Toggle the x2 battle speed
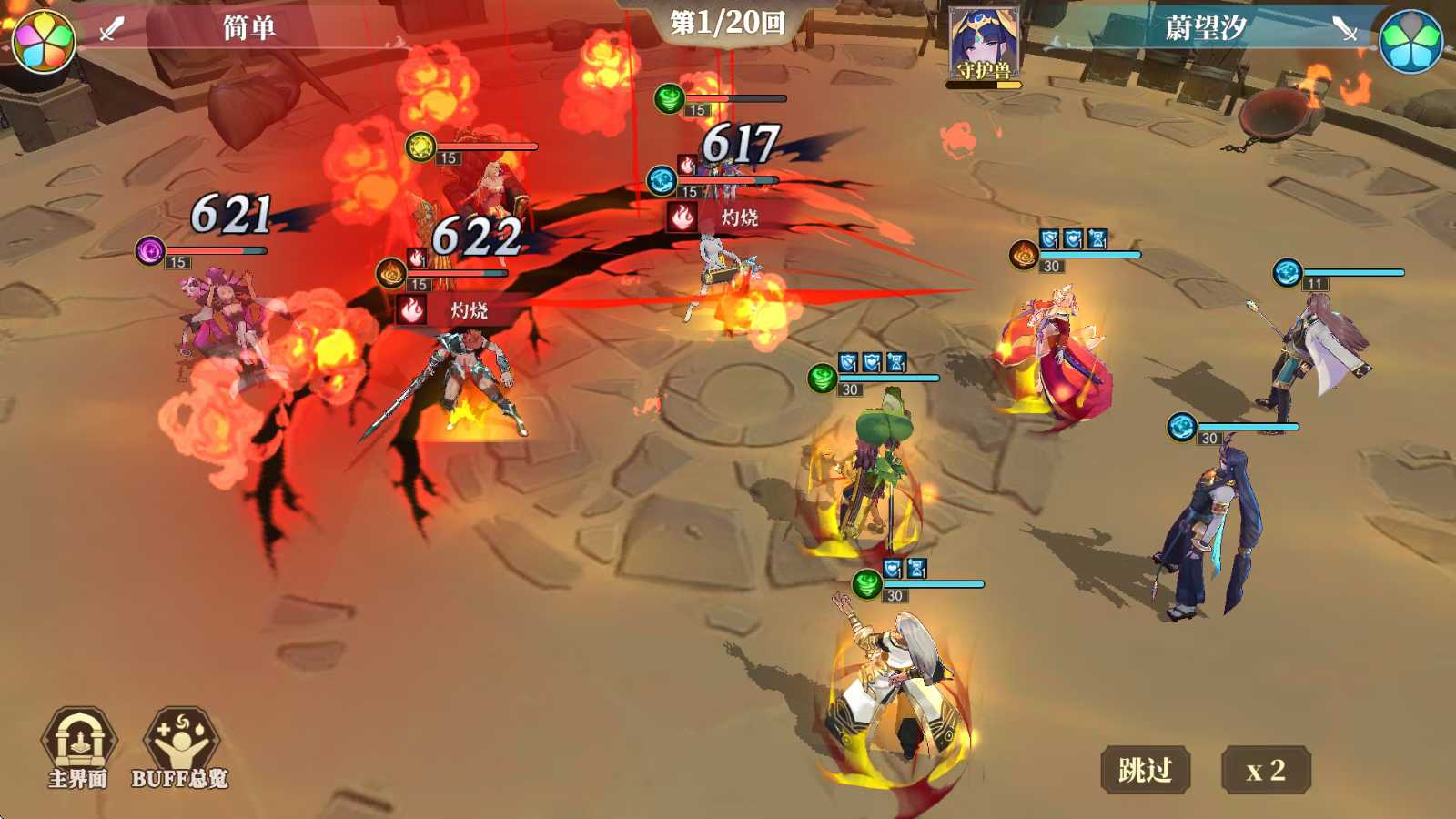The image size is (1456, 819). tap(1265, 770)
